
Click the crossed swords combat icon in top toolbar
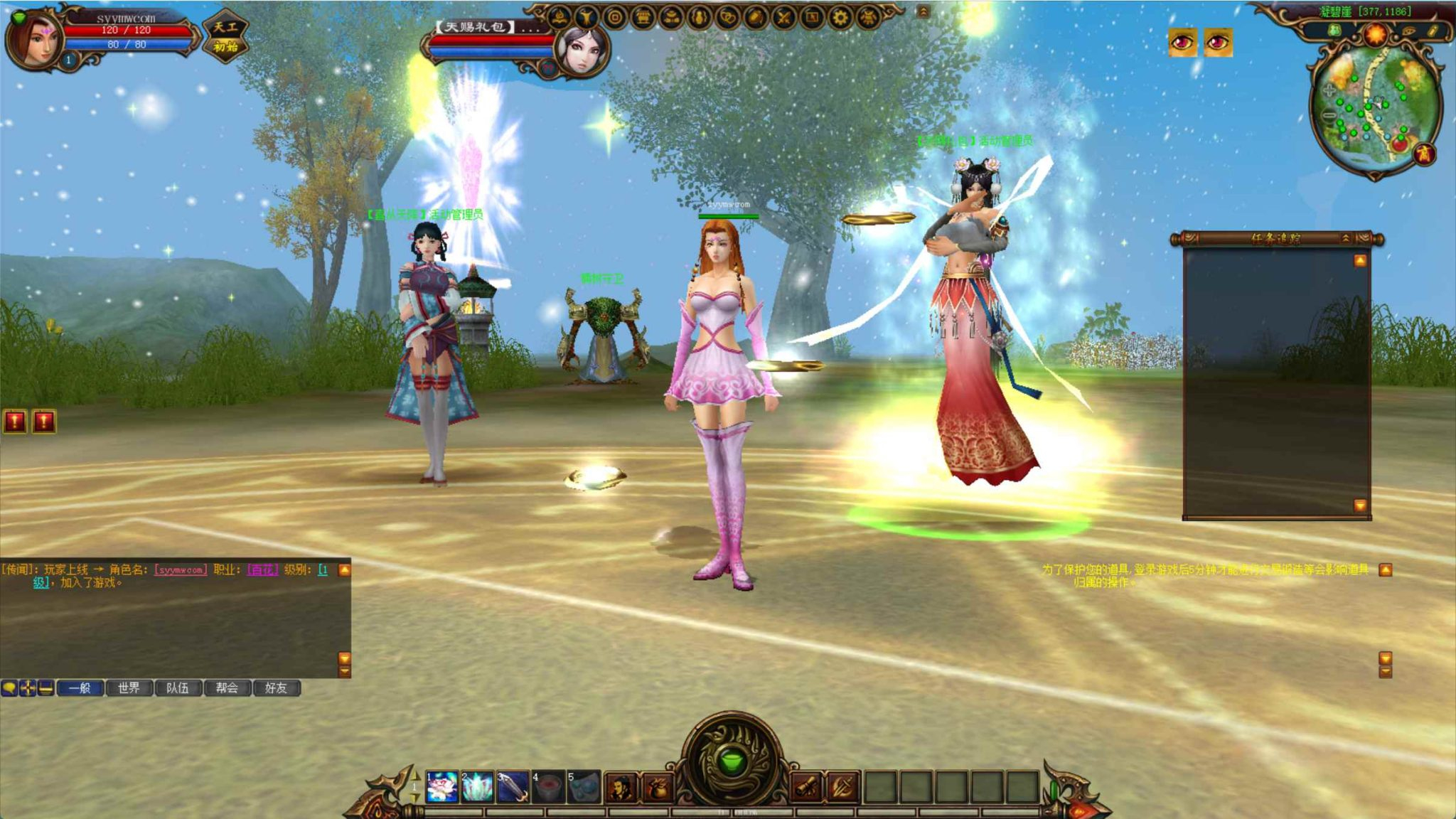coord(783,18)
